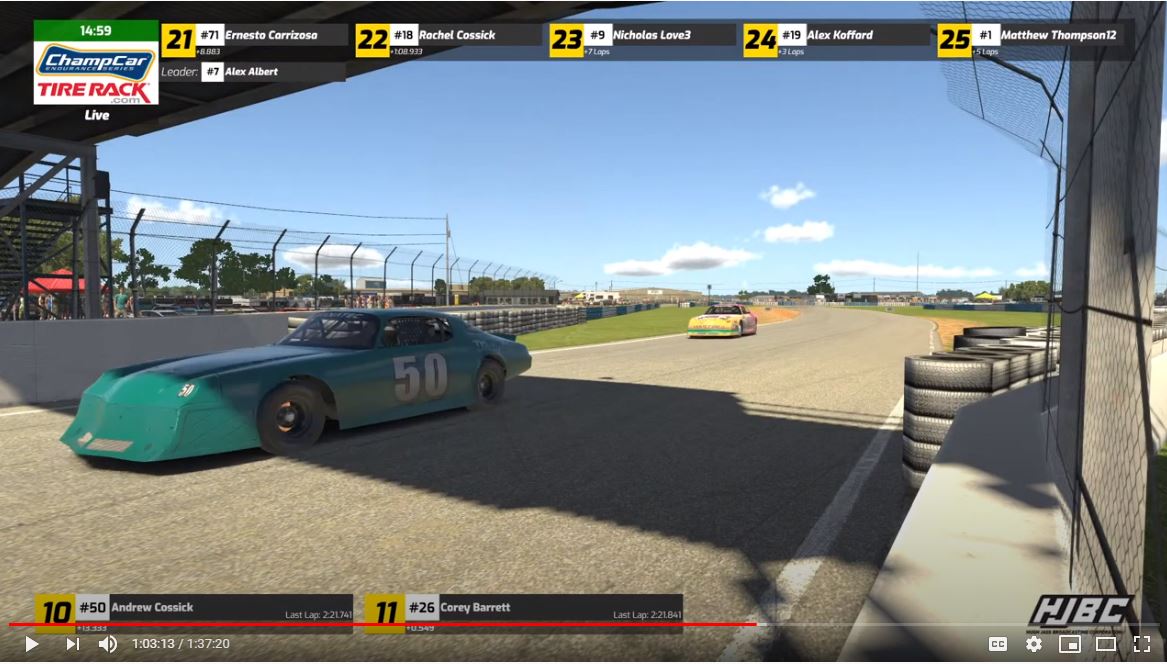Click the leader Alex Albert row

[x=253, y=72]
